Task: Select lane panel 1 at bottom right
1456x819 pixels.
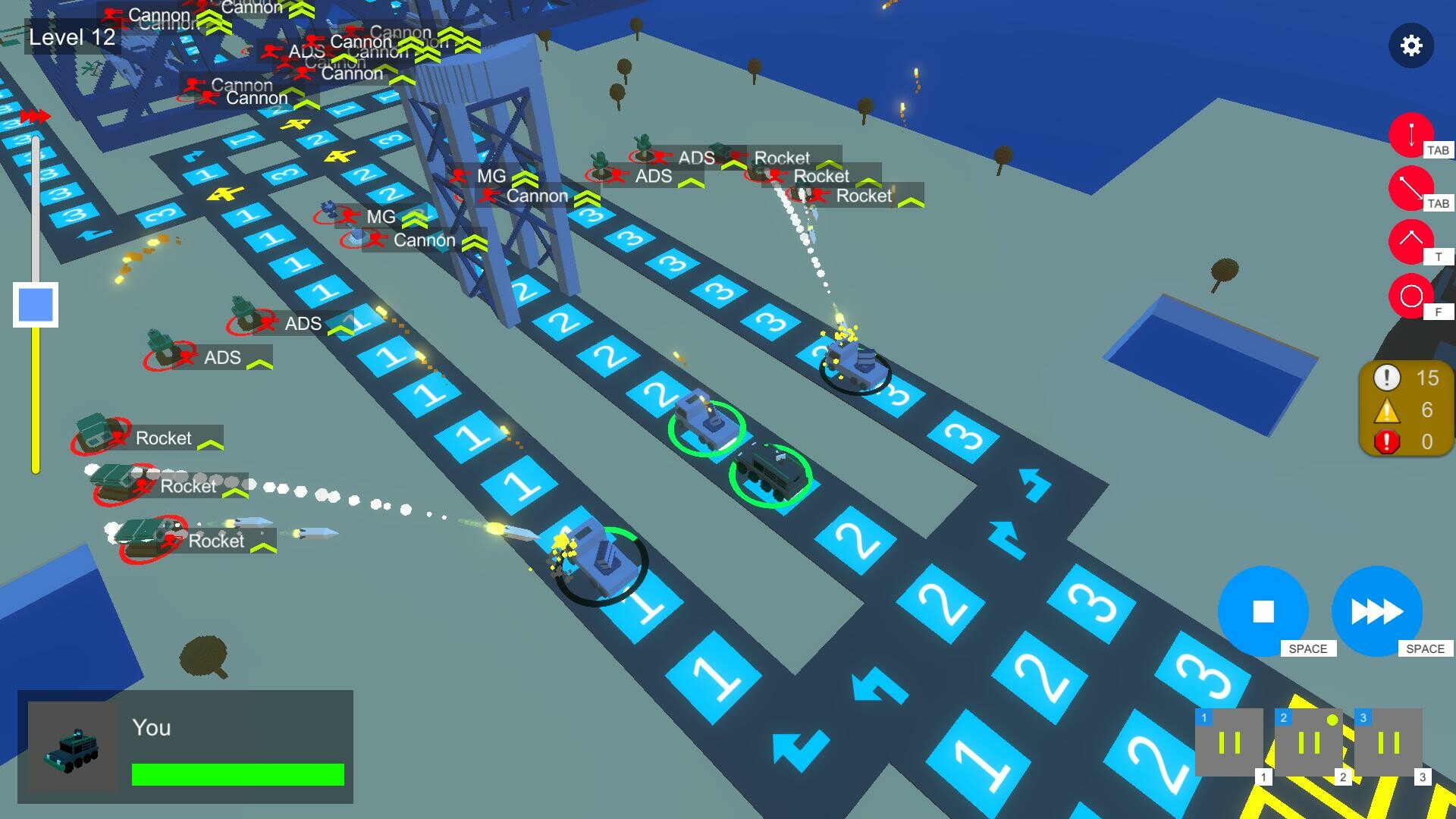Action: click(x=1228, y=743)
